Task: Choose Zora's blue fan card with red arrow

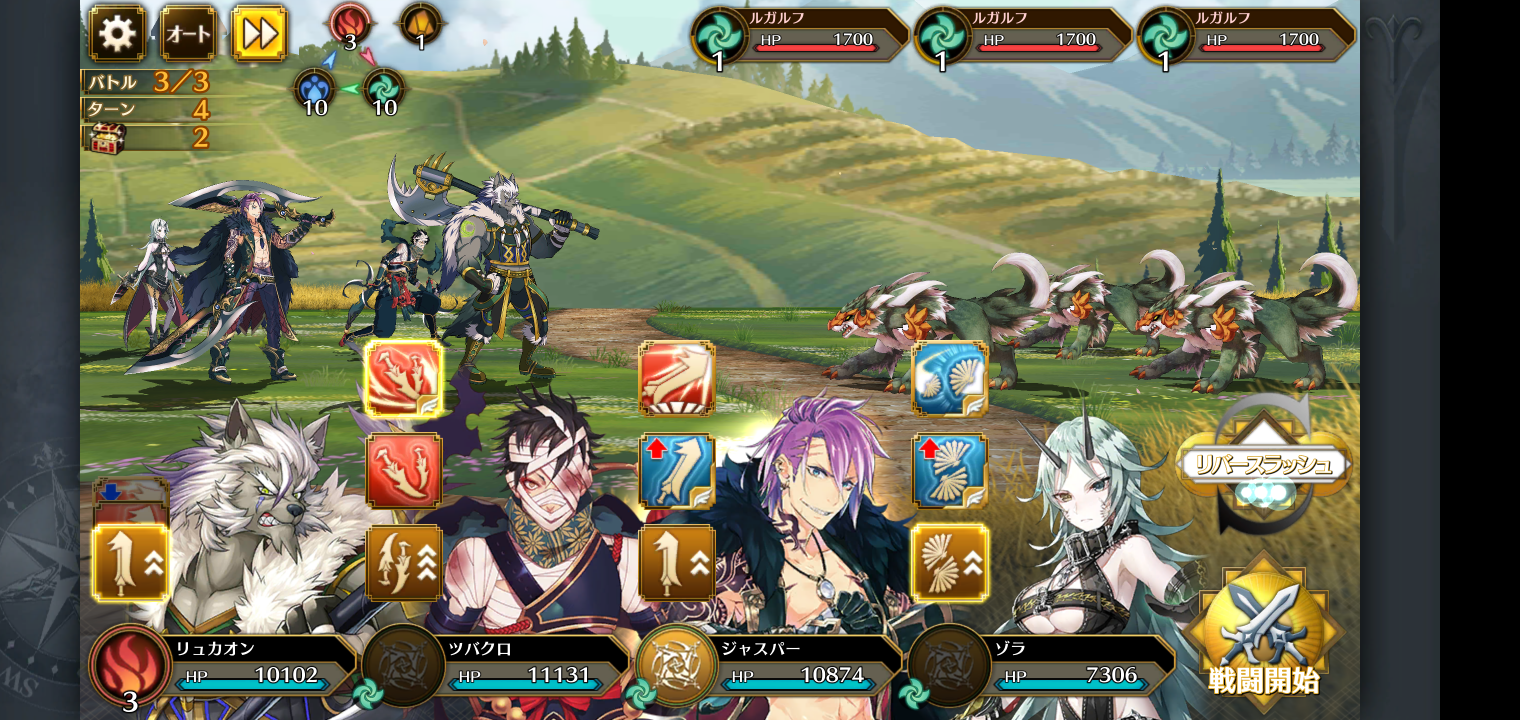Action: [950, 471]
